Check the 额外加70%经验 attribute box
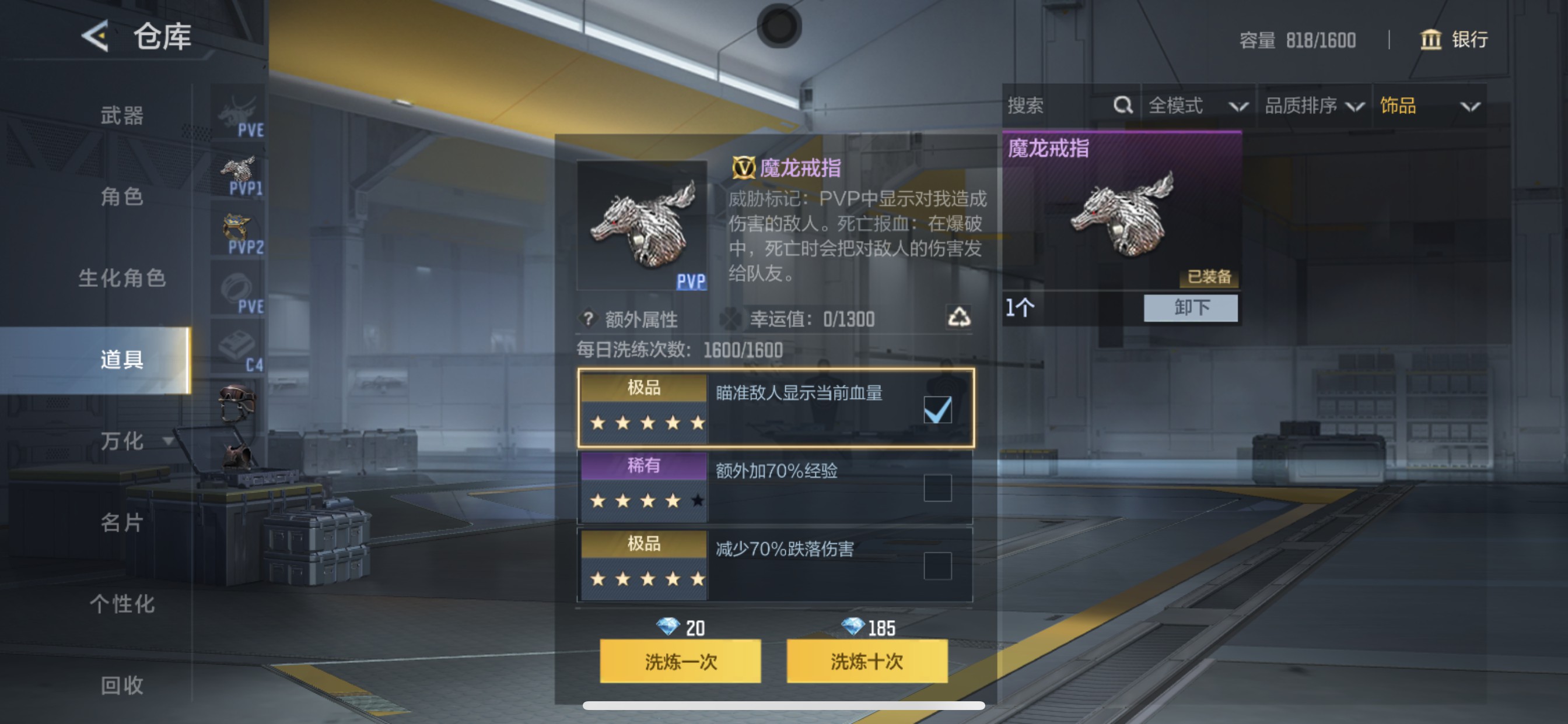This screenshot has height=724, width=1568. [939, 487]
